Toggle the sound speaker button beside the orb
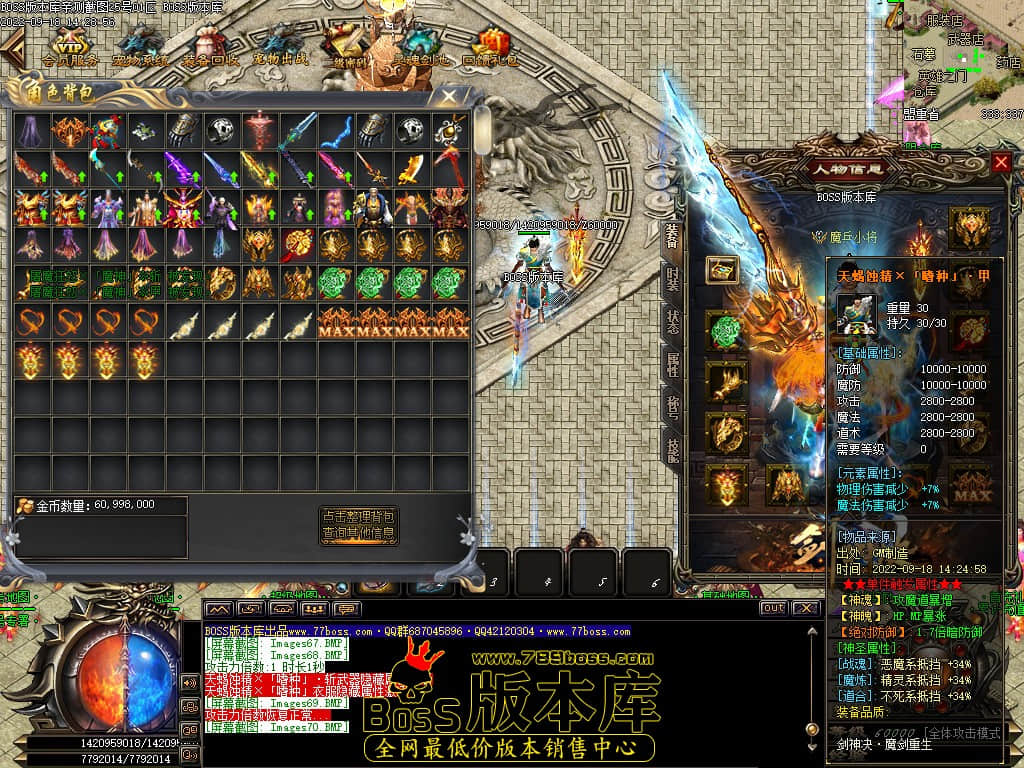 (189, 682)
